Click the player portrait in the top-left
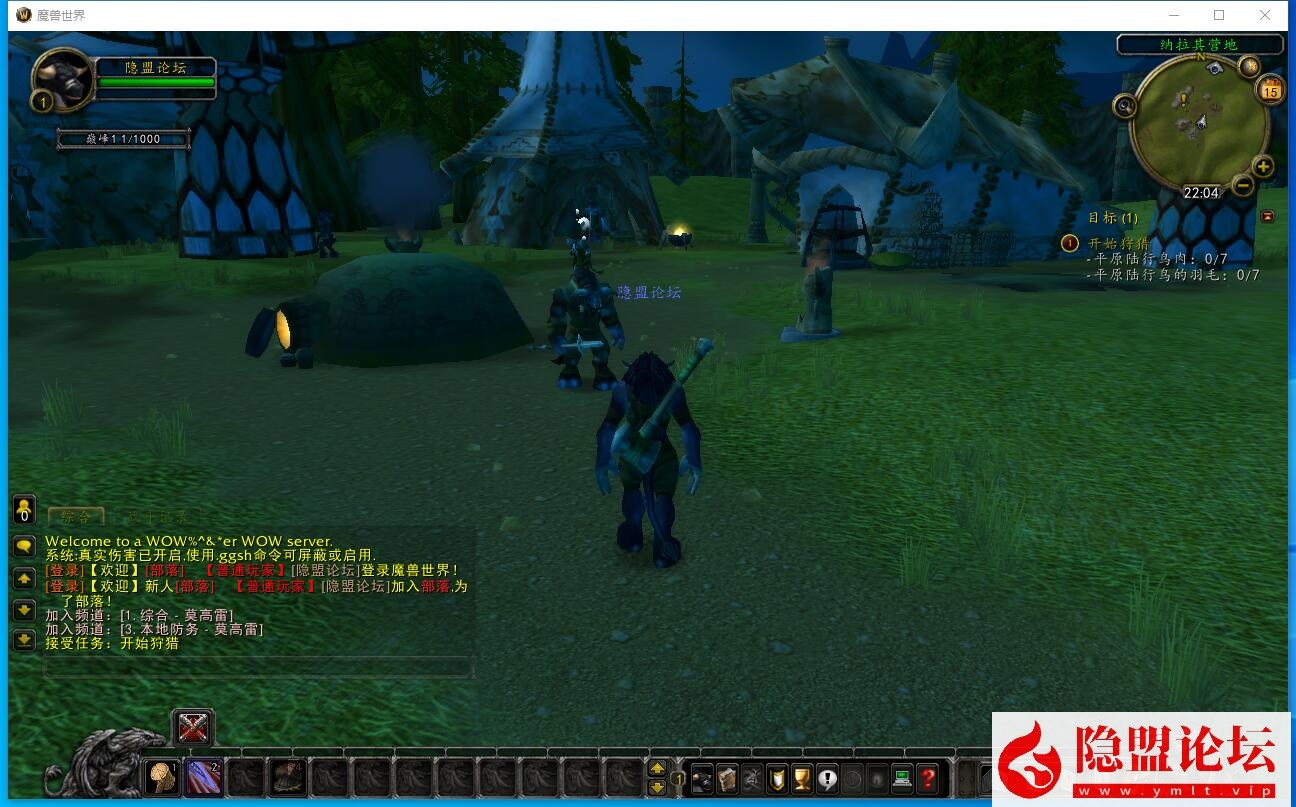 pos(63,80)
